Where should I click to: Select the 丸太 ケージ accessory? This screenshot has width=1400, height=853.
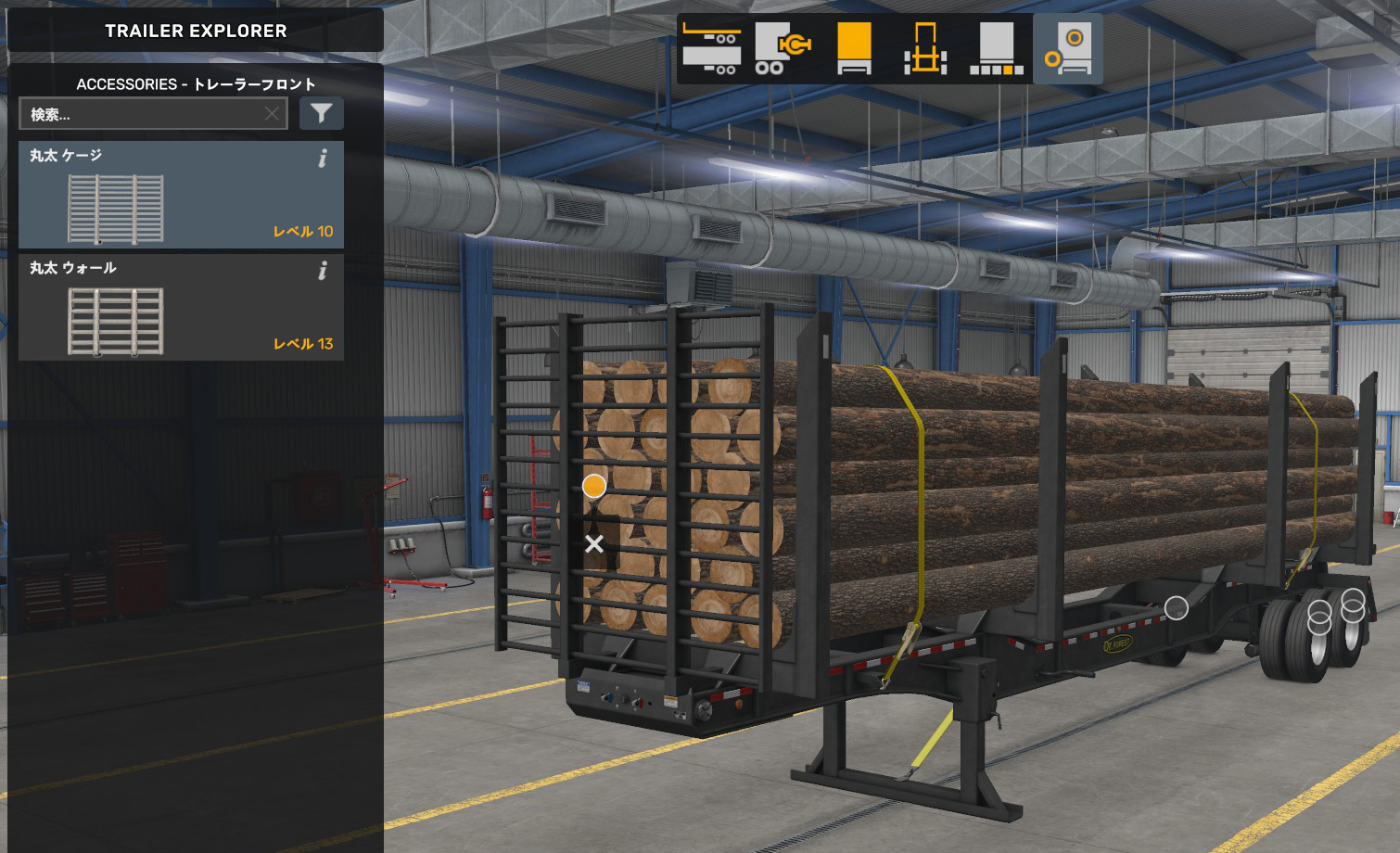[x=181, y=195]
